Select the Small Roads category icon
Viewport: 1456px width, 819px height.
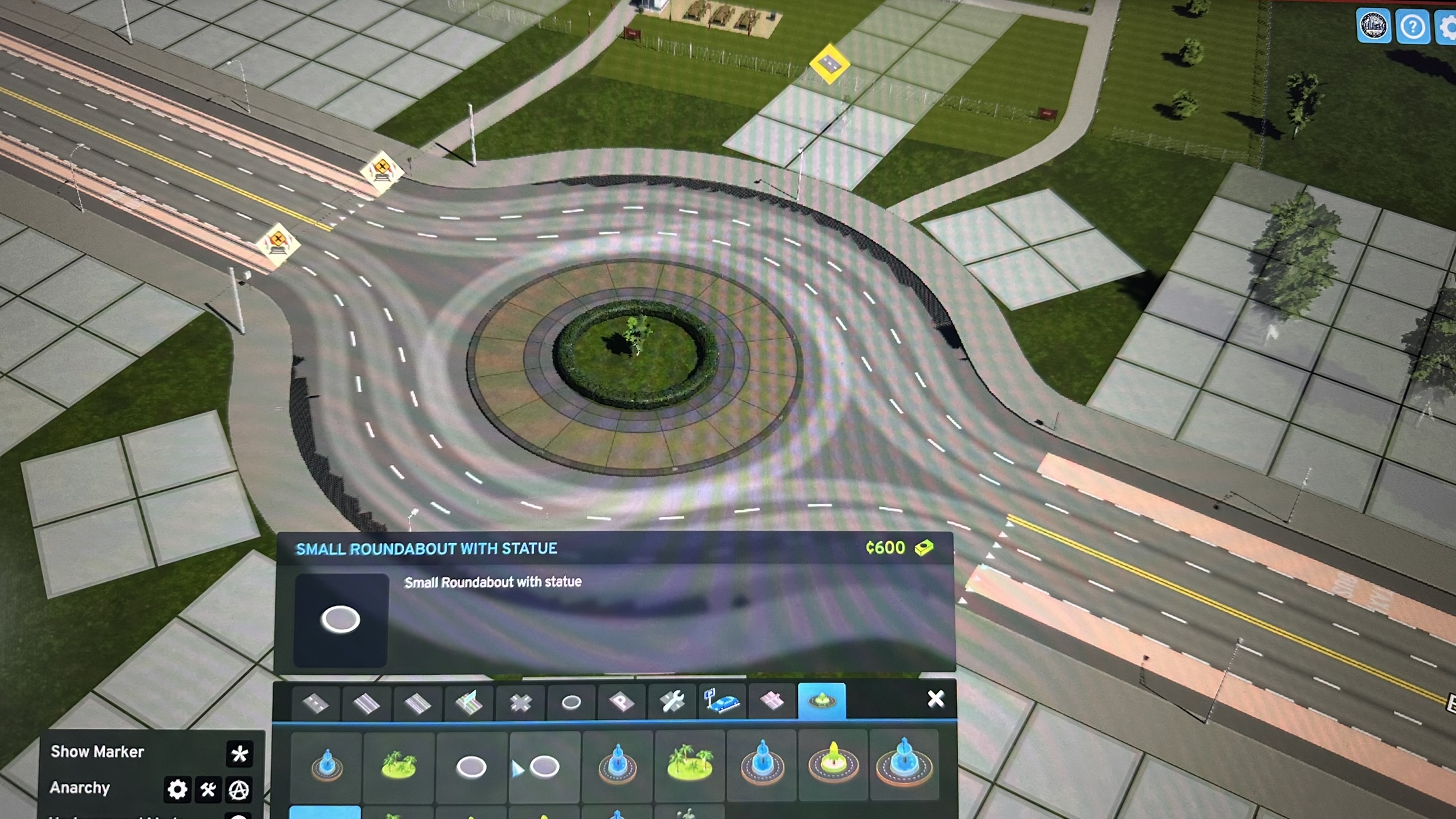click(315, 702)
